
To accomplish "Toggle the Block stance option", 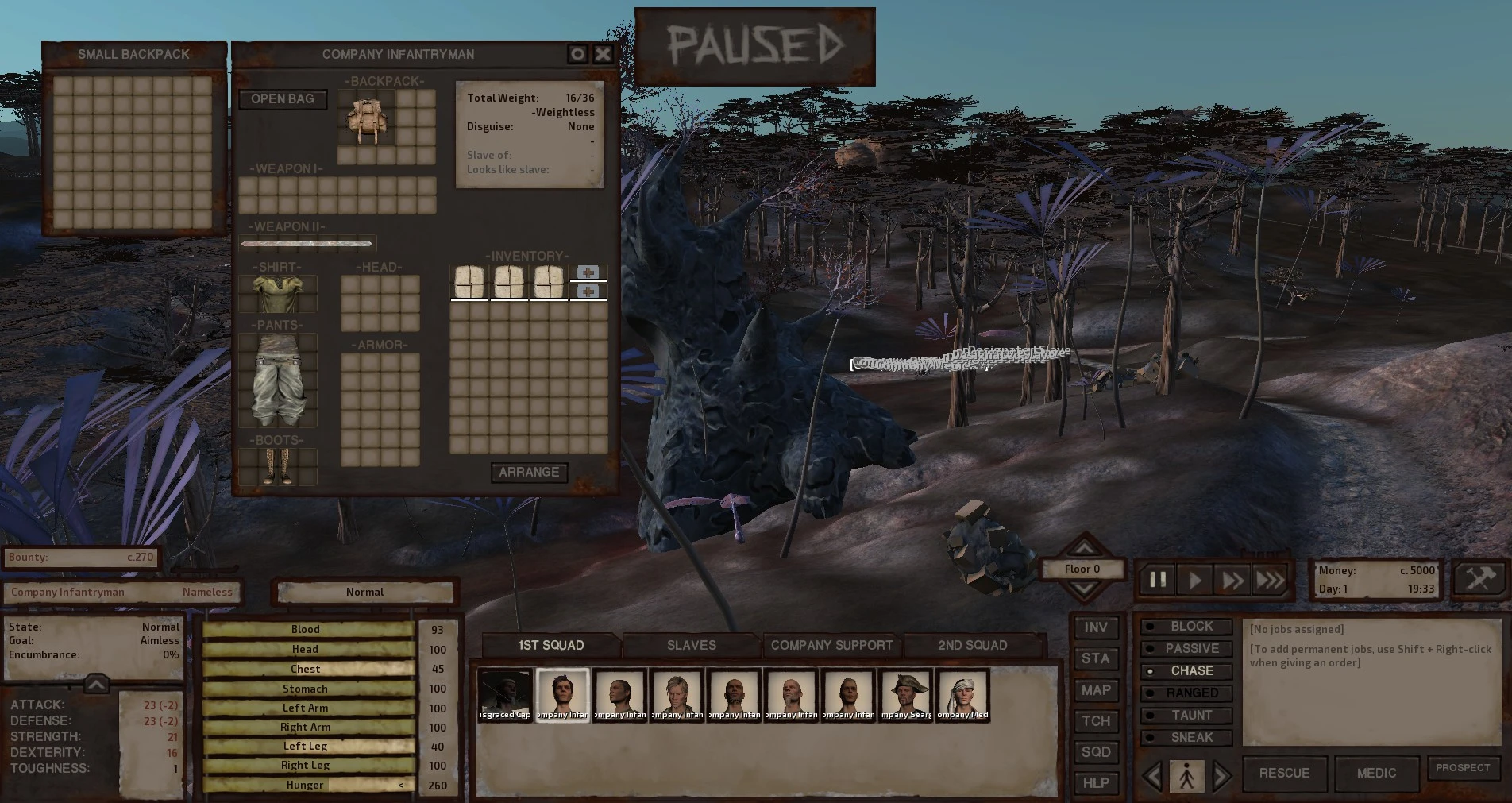I will 1187,627.
